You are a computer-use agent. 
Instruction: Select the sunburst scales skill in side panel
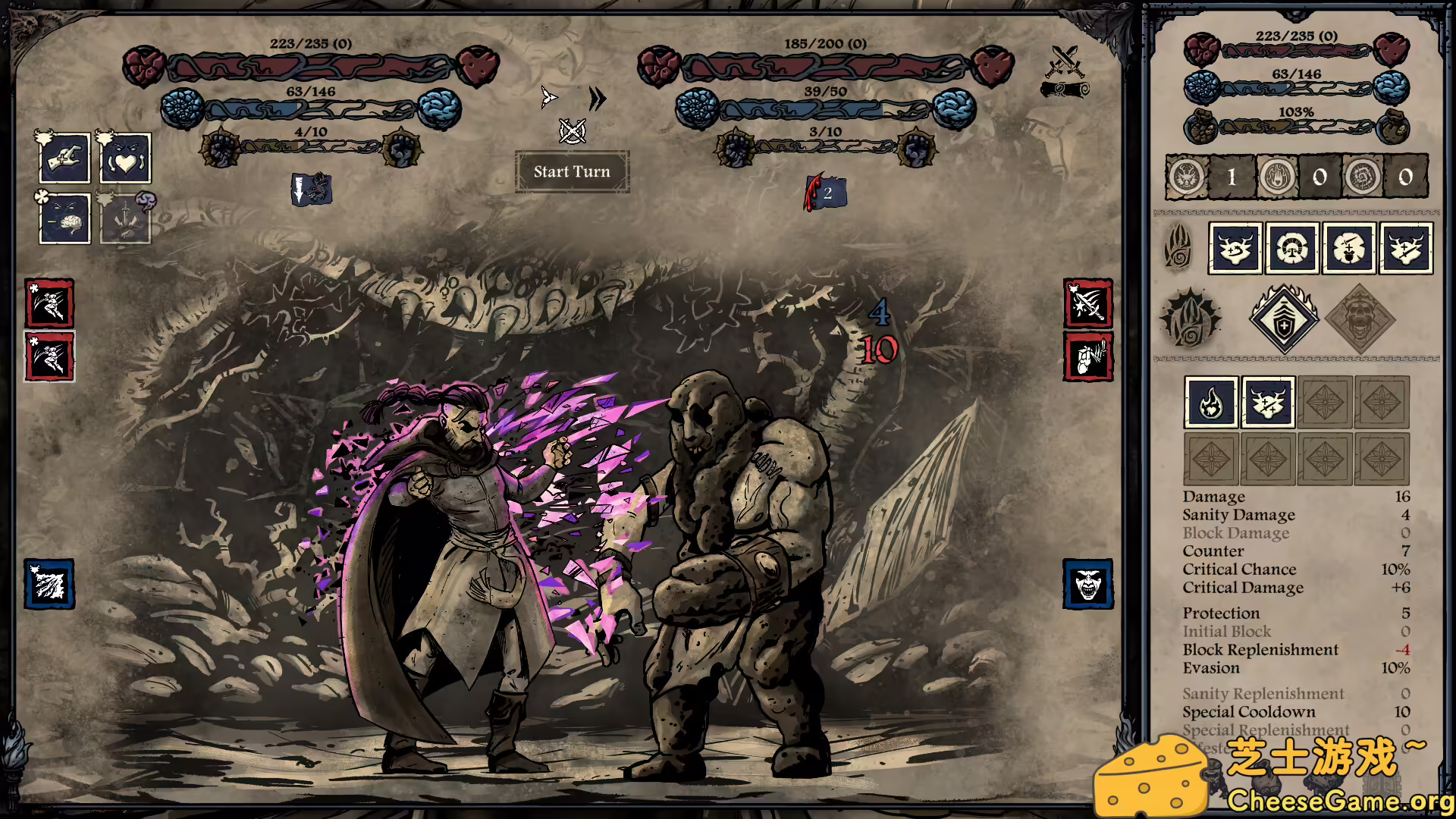pos(1291,248)
